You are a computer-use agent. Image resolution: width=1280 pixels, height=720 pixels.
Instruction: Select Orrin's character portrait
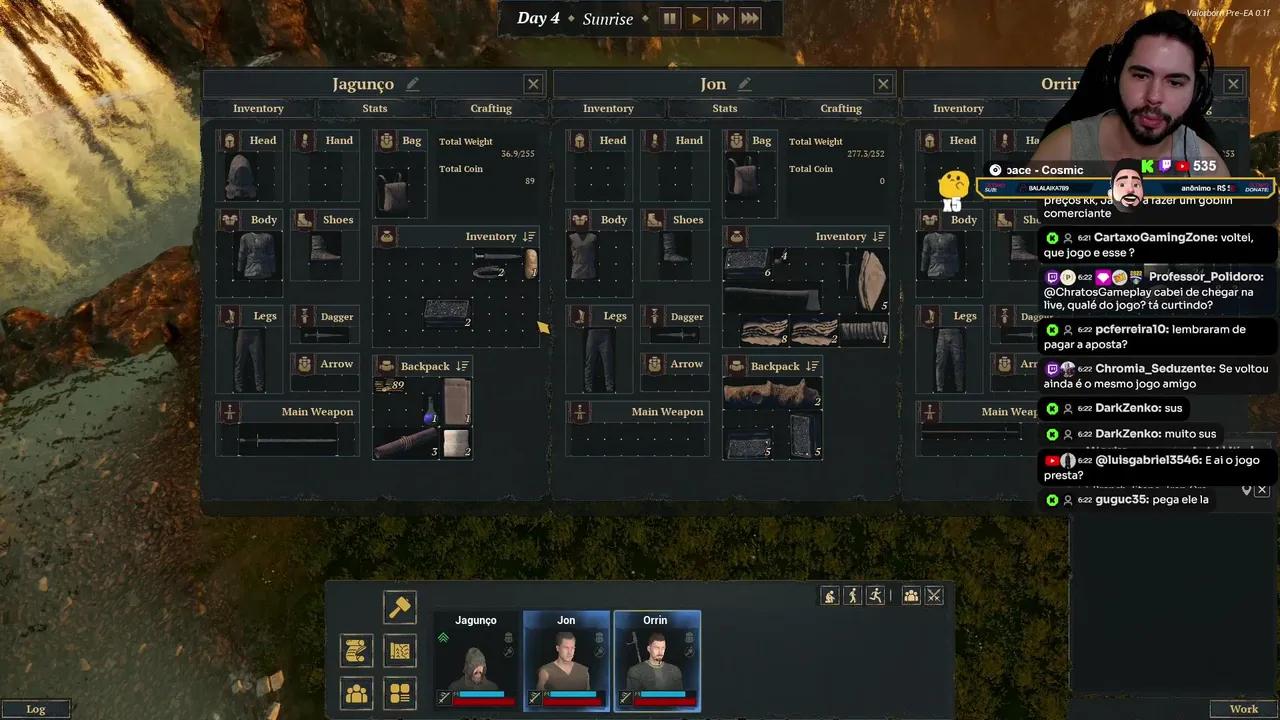pyautogui.click(x=656, y=660)
